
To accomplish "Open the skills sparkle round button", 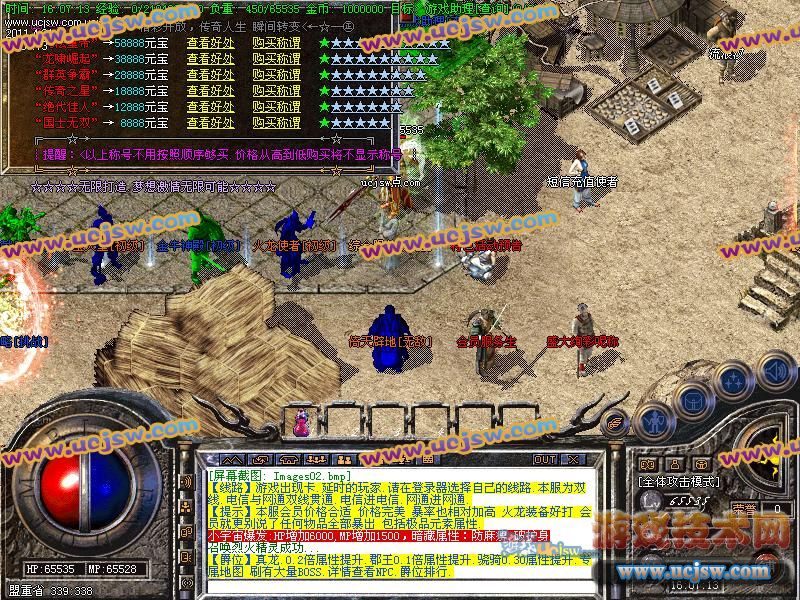I will coord(735,382).
